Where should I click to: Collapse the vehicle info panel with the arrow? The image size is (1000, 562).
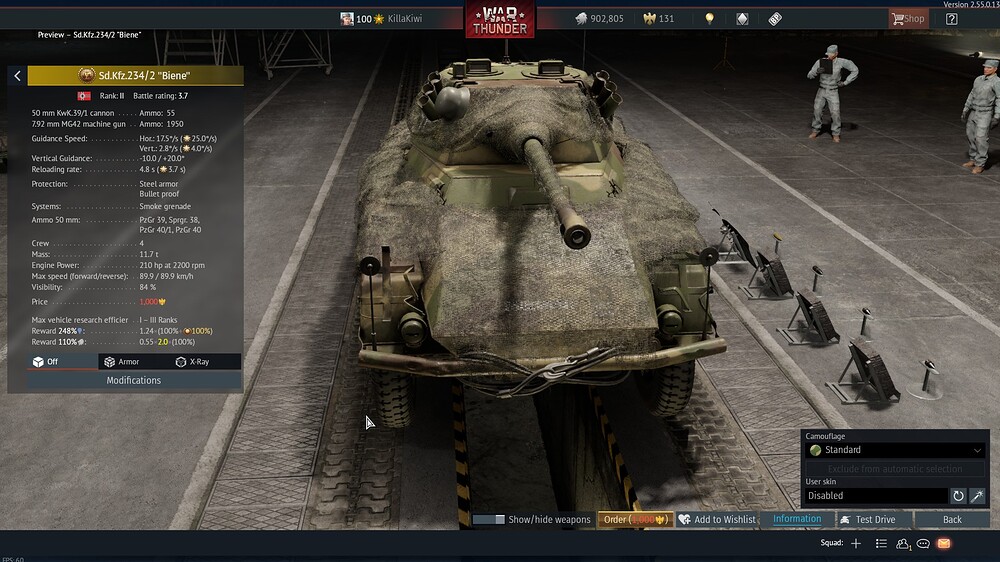coord(17,76)
